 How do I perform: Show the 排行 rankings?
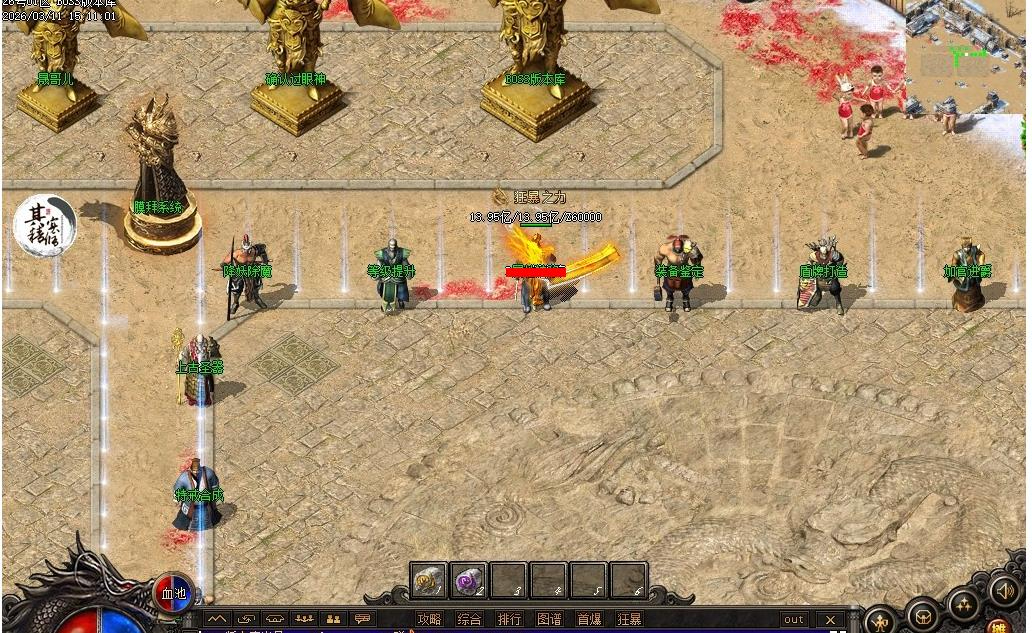(x=509, y=620)
